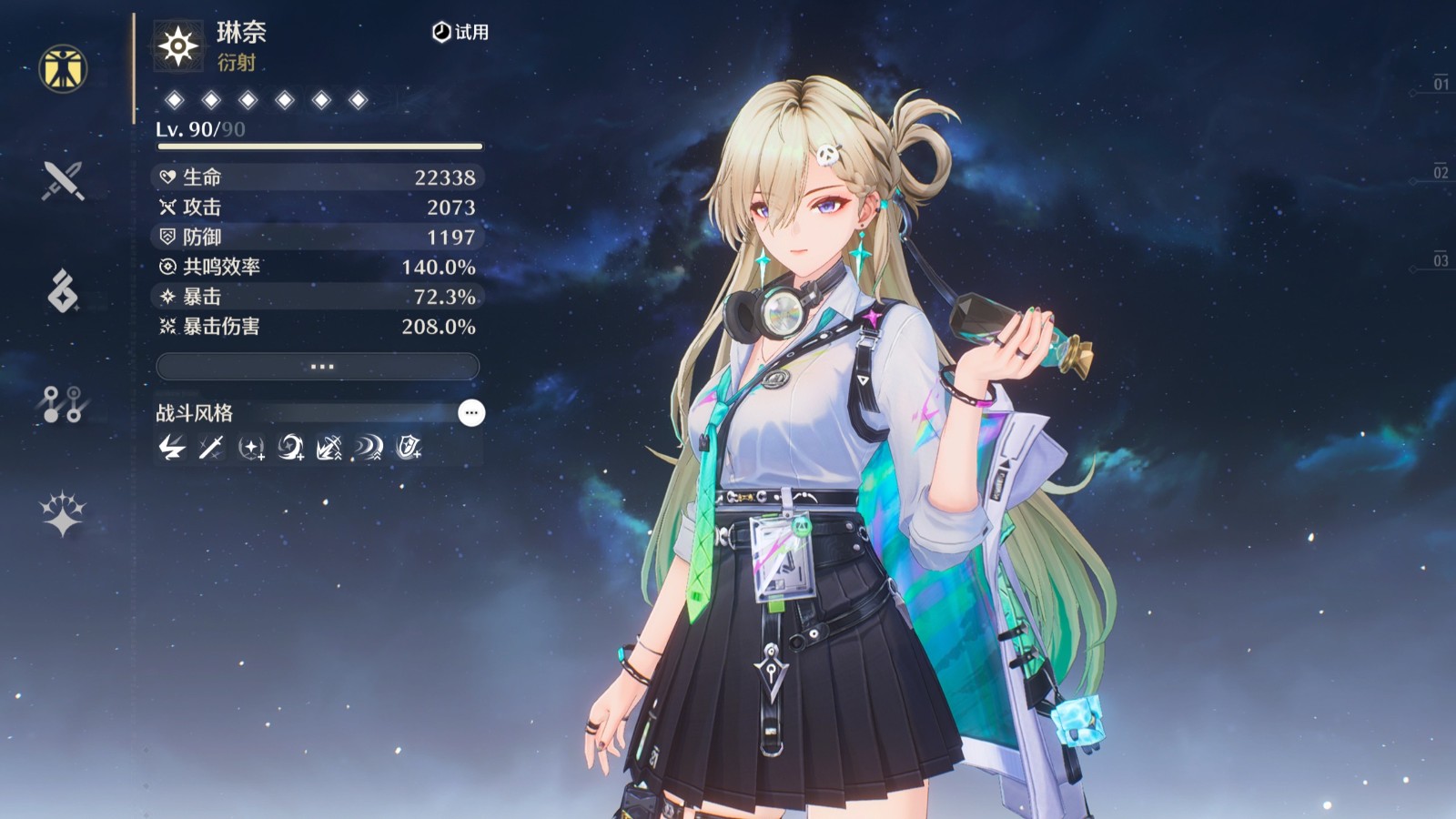Choose team slot 01 marker
Viewport: 1456px width, 819px height.
[x=1440, y=84]
